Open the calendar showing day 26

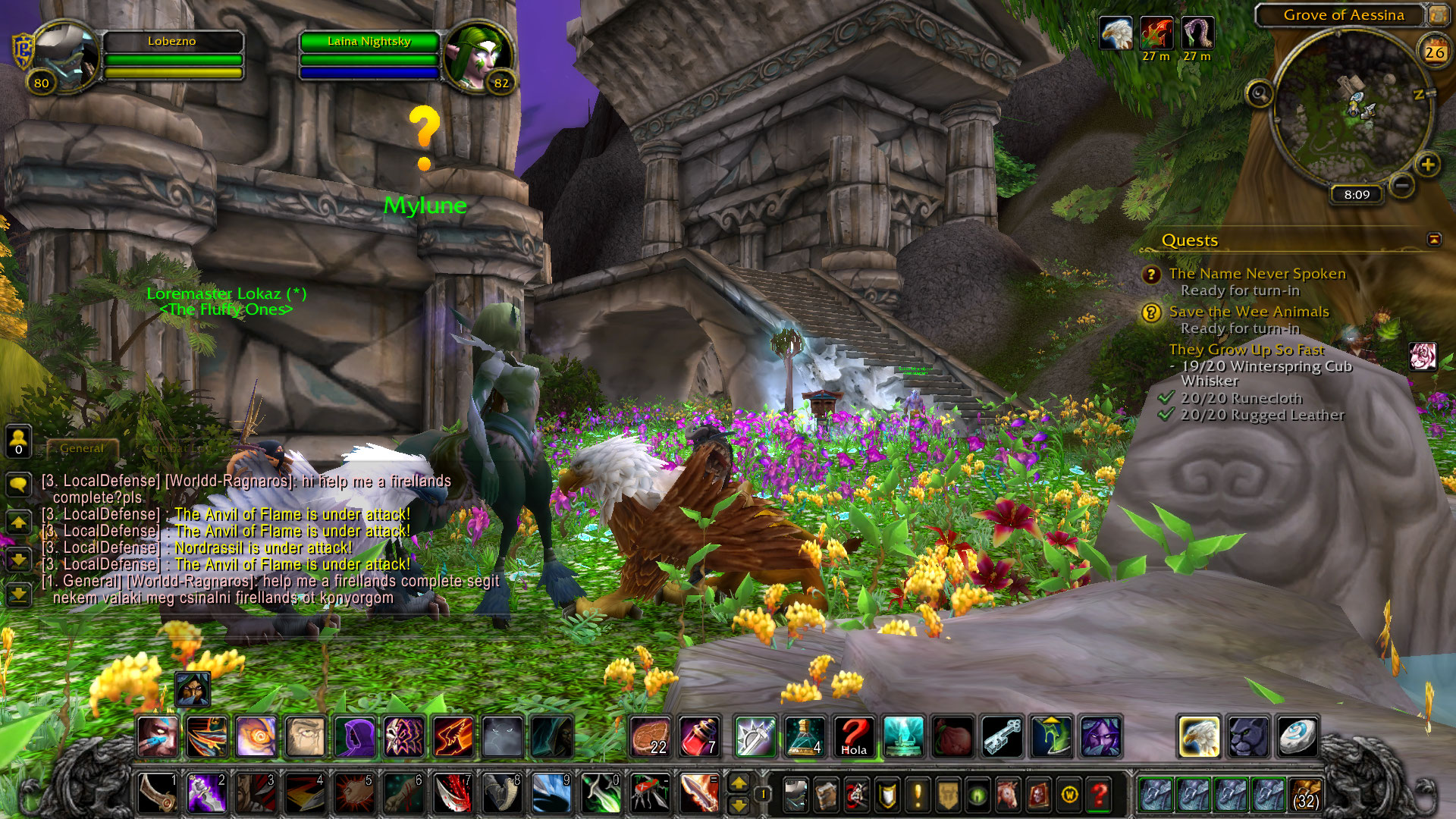(x=1434, y=52)
